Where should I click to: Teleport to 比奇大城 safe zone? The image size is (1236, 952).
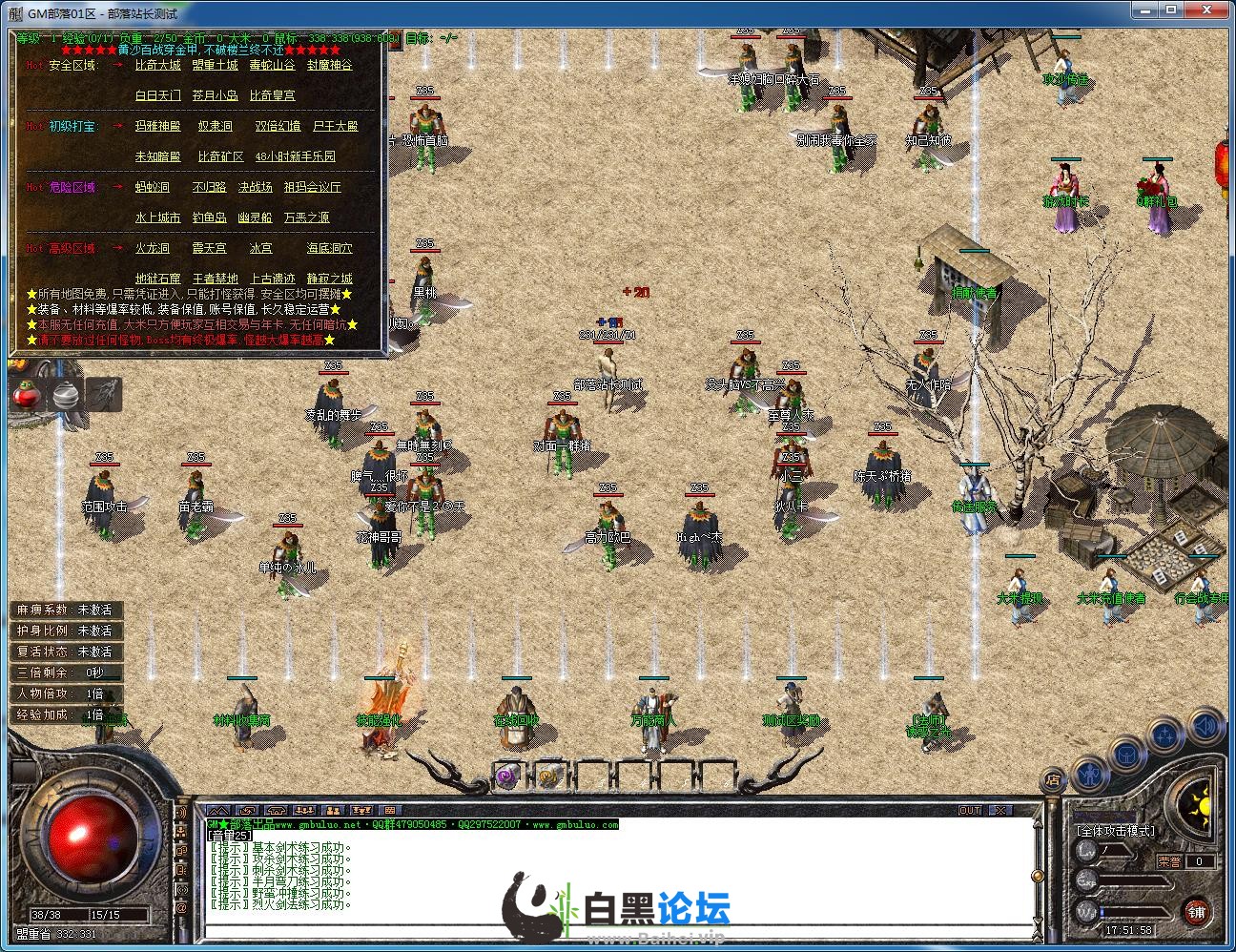(157, 66)
